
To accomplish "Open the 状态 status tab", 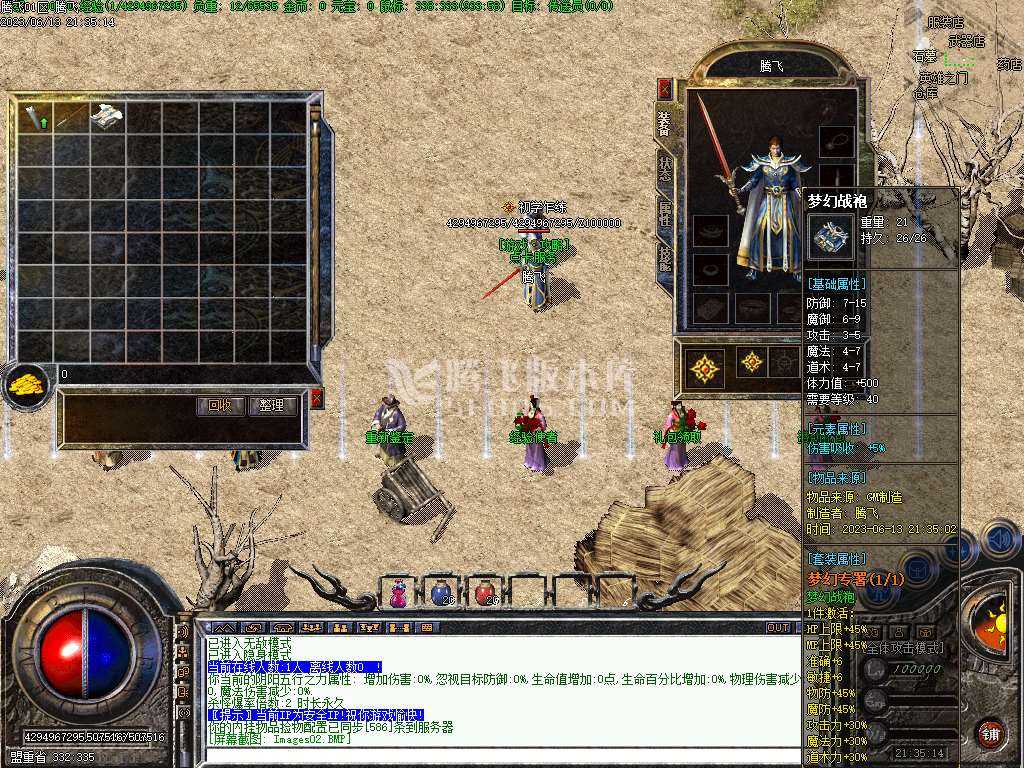I will [665, 167].
